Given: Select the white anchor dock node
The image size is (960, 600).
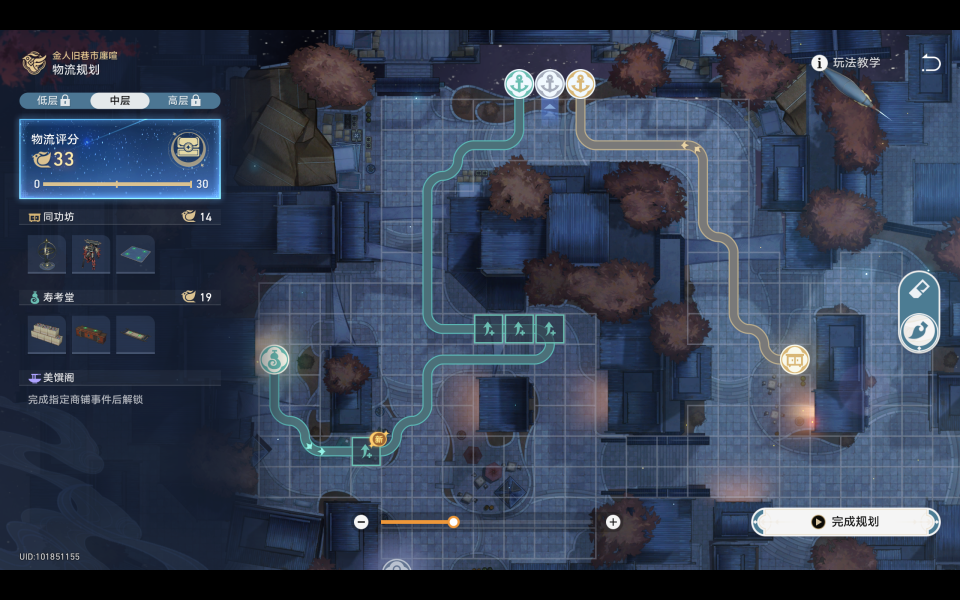Looking at the screenshot, I should coord(549,84).
